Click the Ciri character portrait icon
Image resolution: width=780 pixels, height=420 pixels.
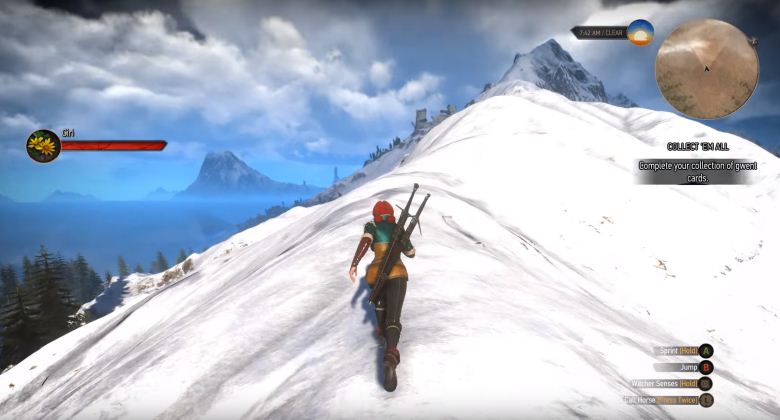tap(43, 146)
